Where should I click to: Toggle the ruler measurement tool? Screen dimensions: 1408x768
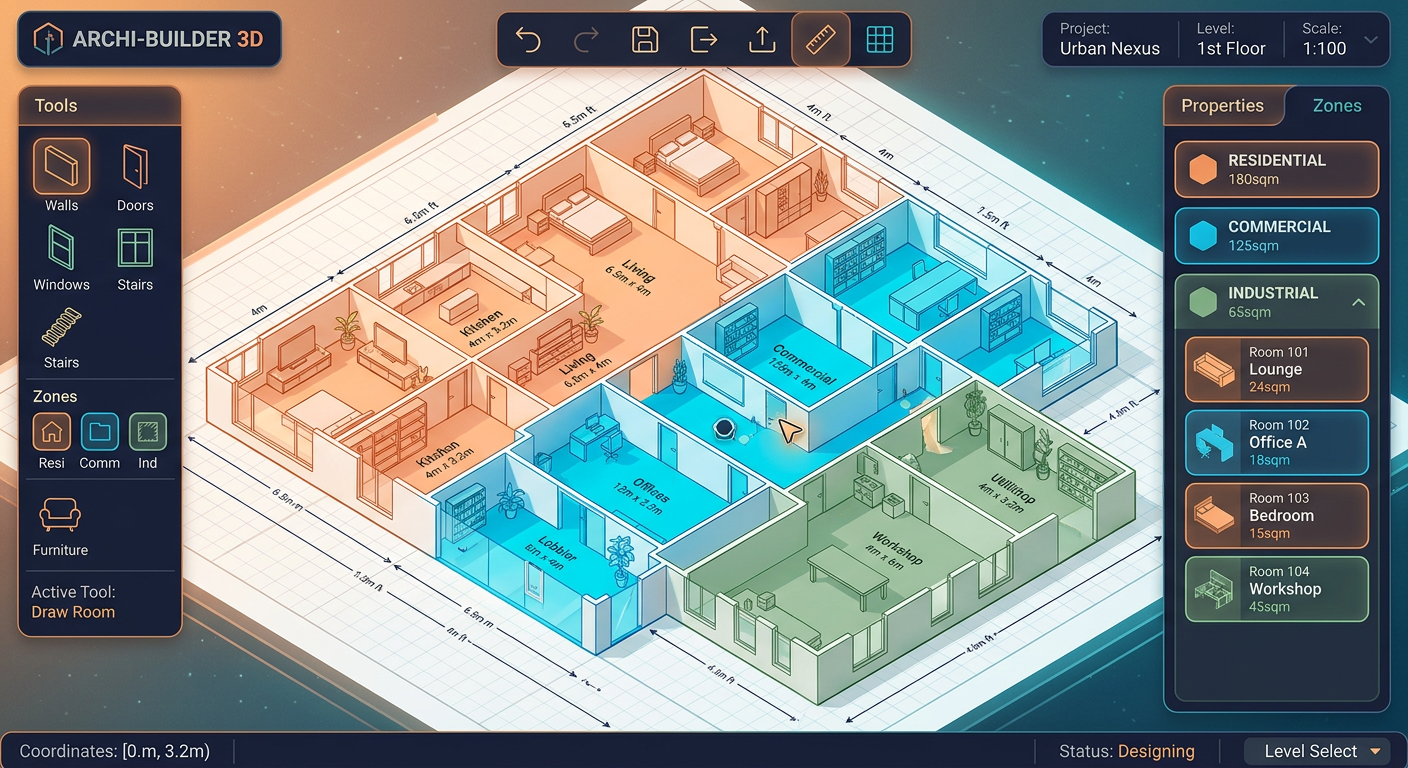point(820,39)
